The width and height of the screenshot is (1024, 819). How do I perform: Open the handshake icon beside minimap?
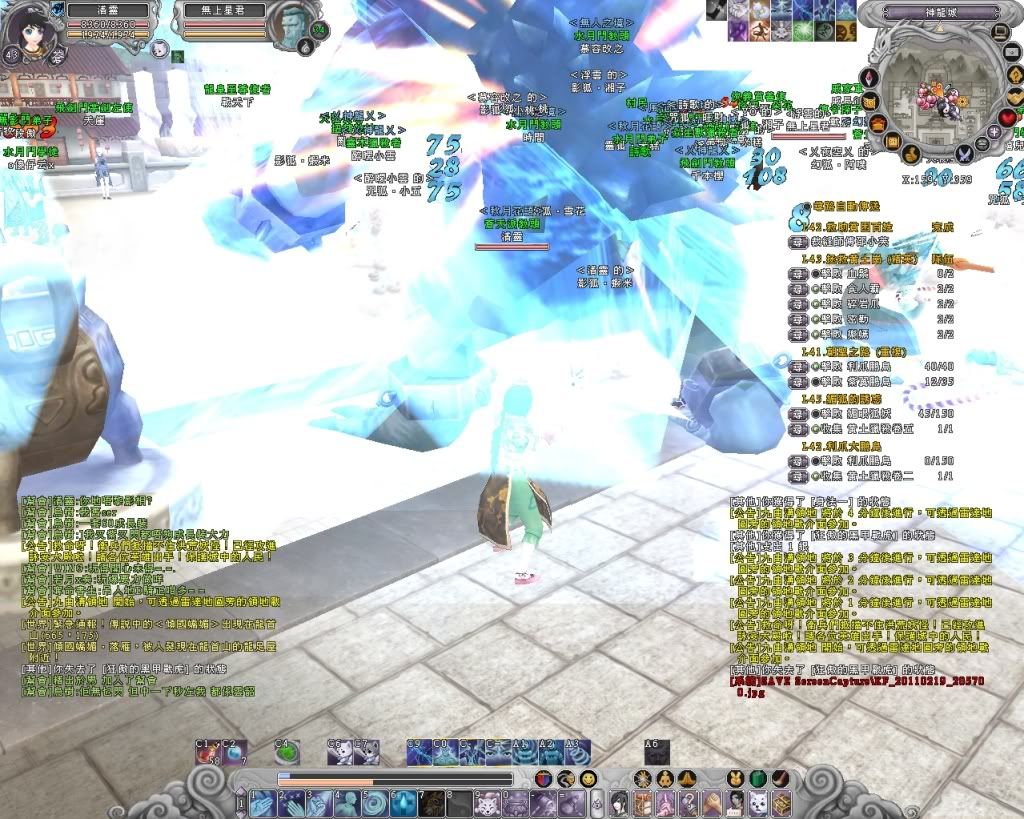point(1014,96)
